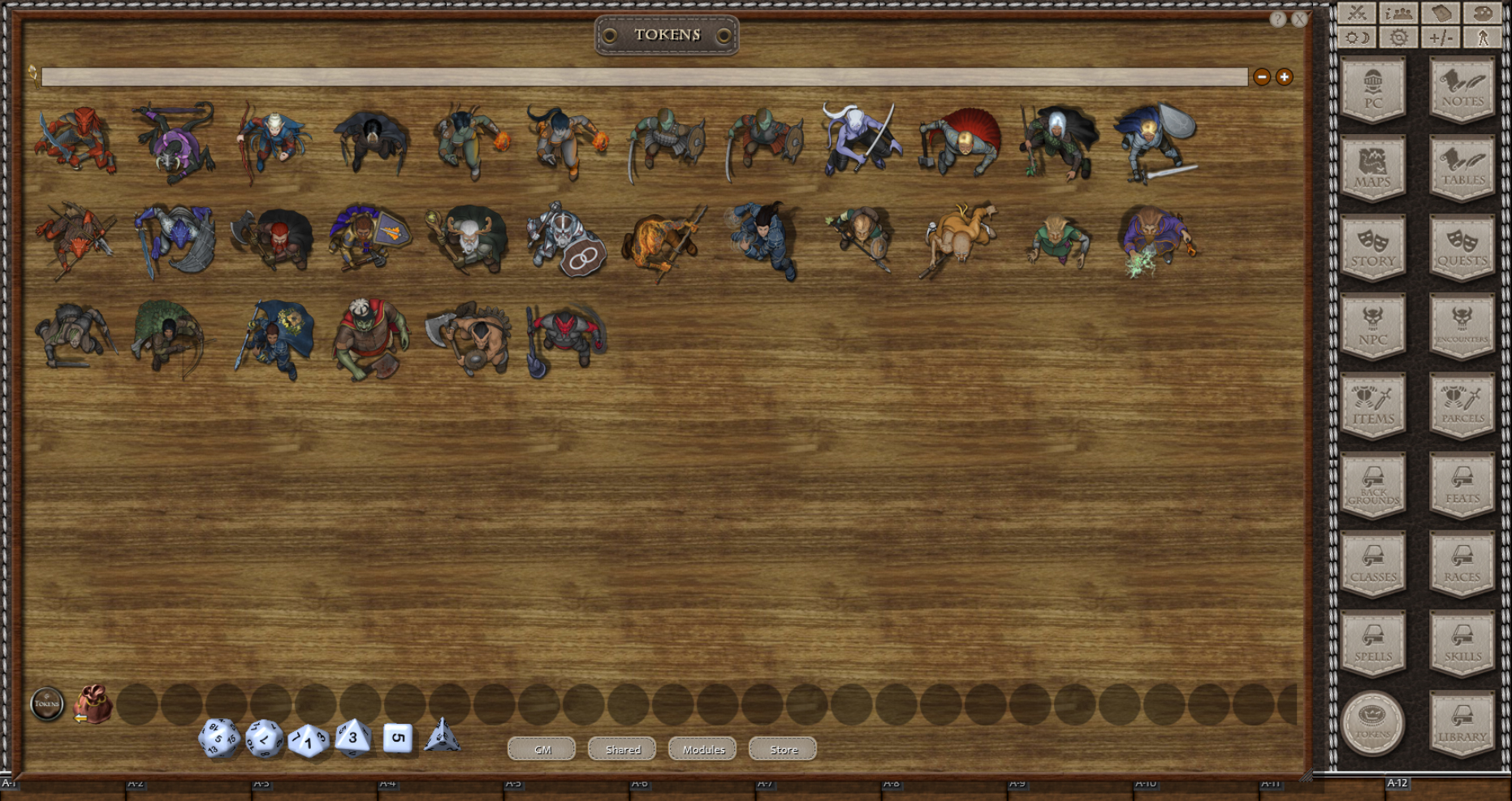Open the Combat Tracker with the crossed swords icon
This screenshot has width=1512, height=801.
(x=1358, y=14)
